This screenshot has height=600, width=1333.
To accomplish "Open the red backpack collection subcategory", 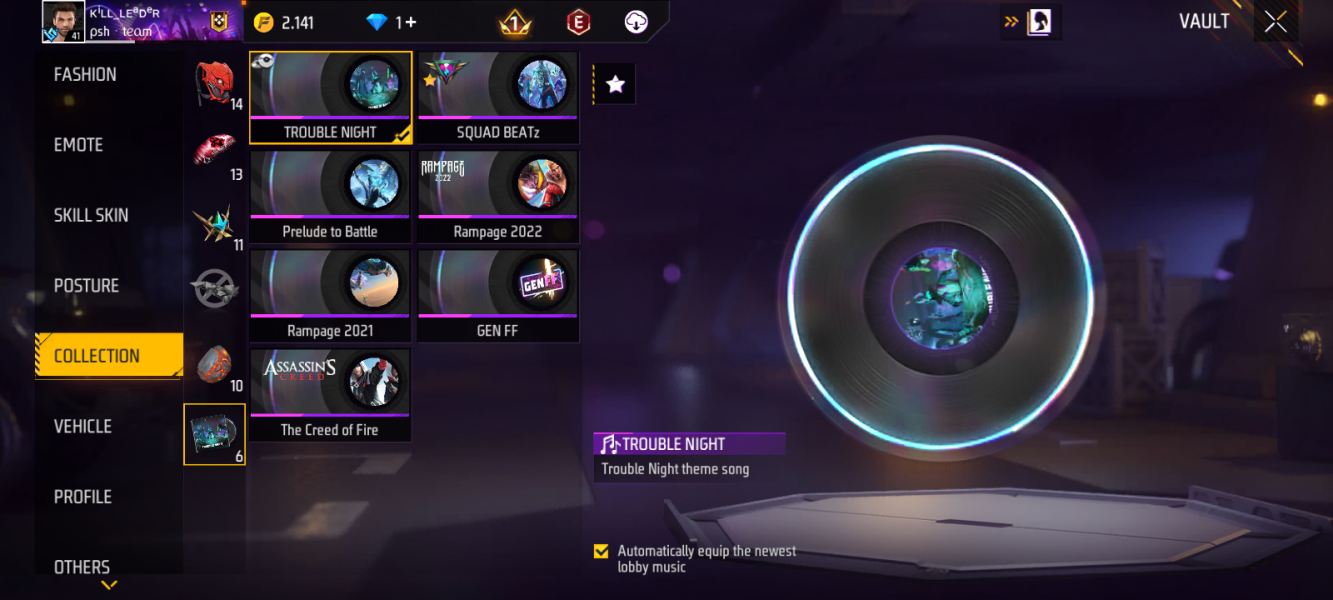I will coord(214,83).
